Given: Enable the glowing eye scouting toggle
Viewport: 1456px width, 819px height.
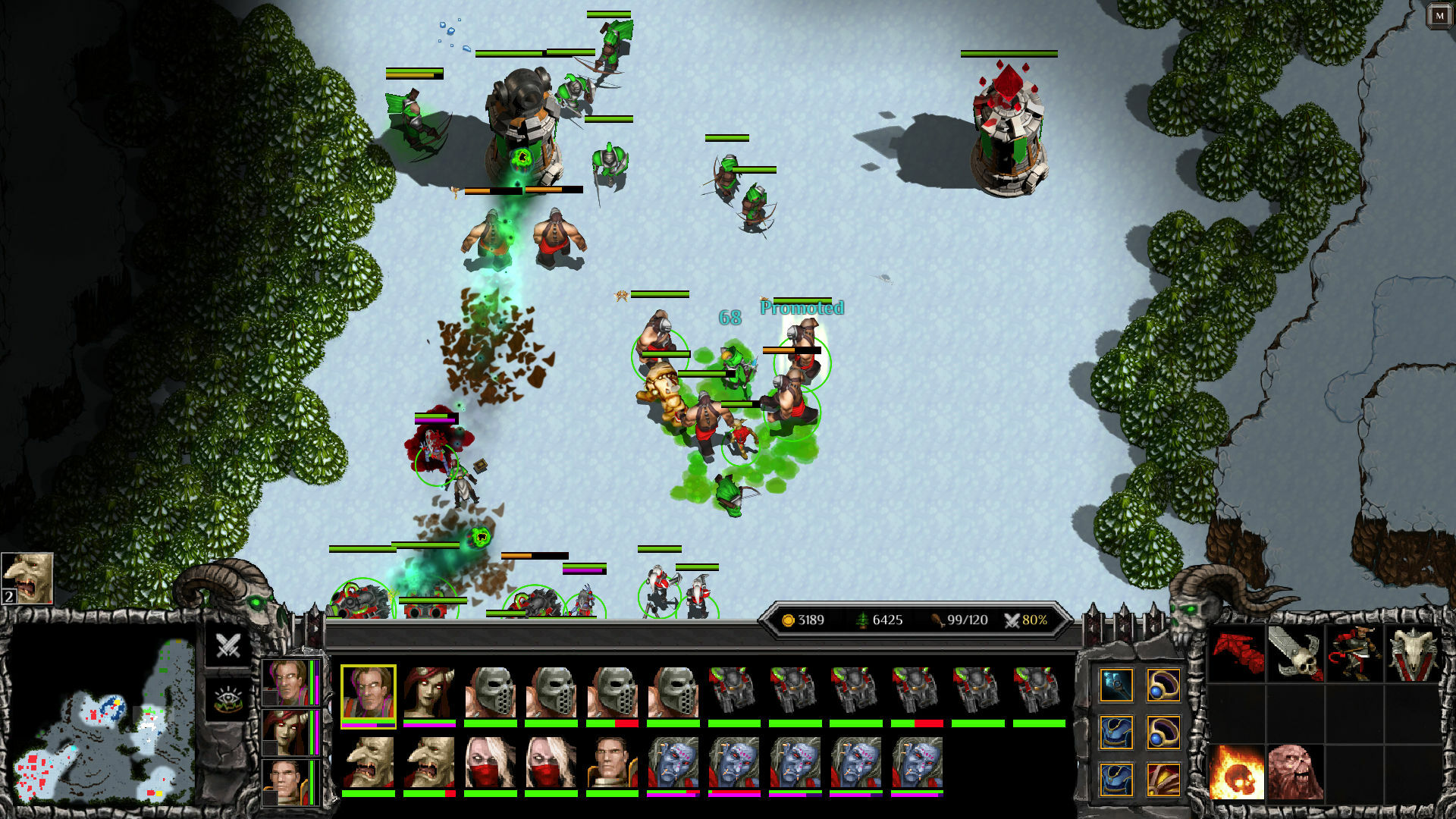Looking at the screenshot, I should click(227, 699).
